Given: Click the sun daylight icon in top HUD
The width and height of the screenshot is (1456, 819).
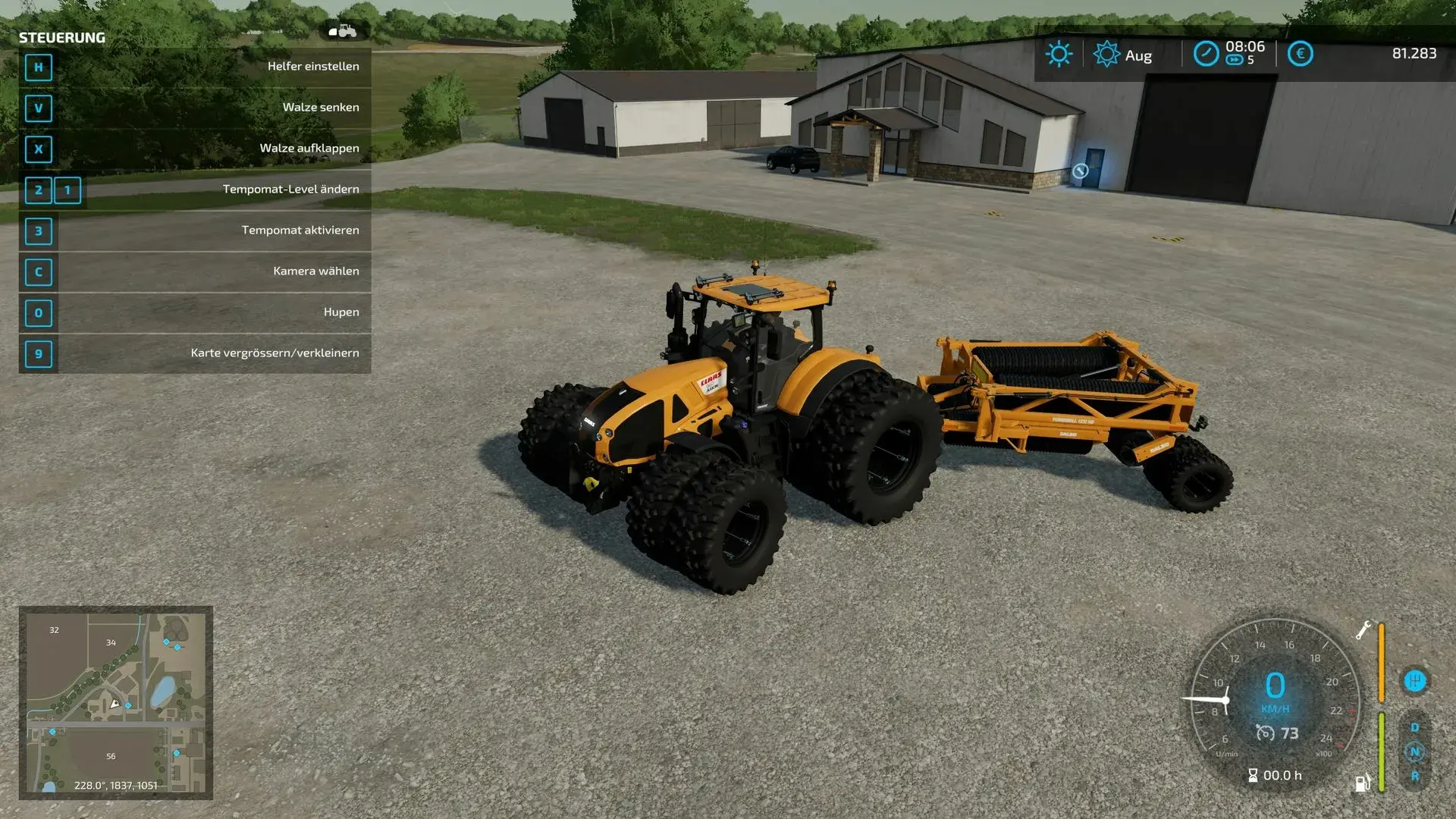Looking at the screenshot, I should pos(1058,54).
